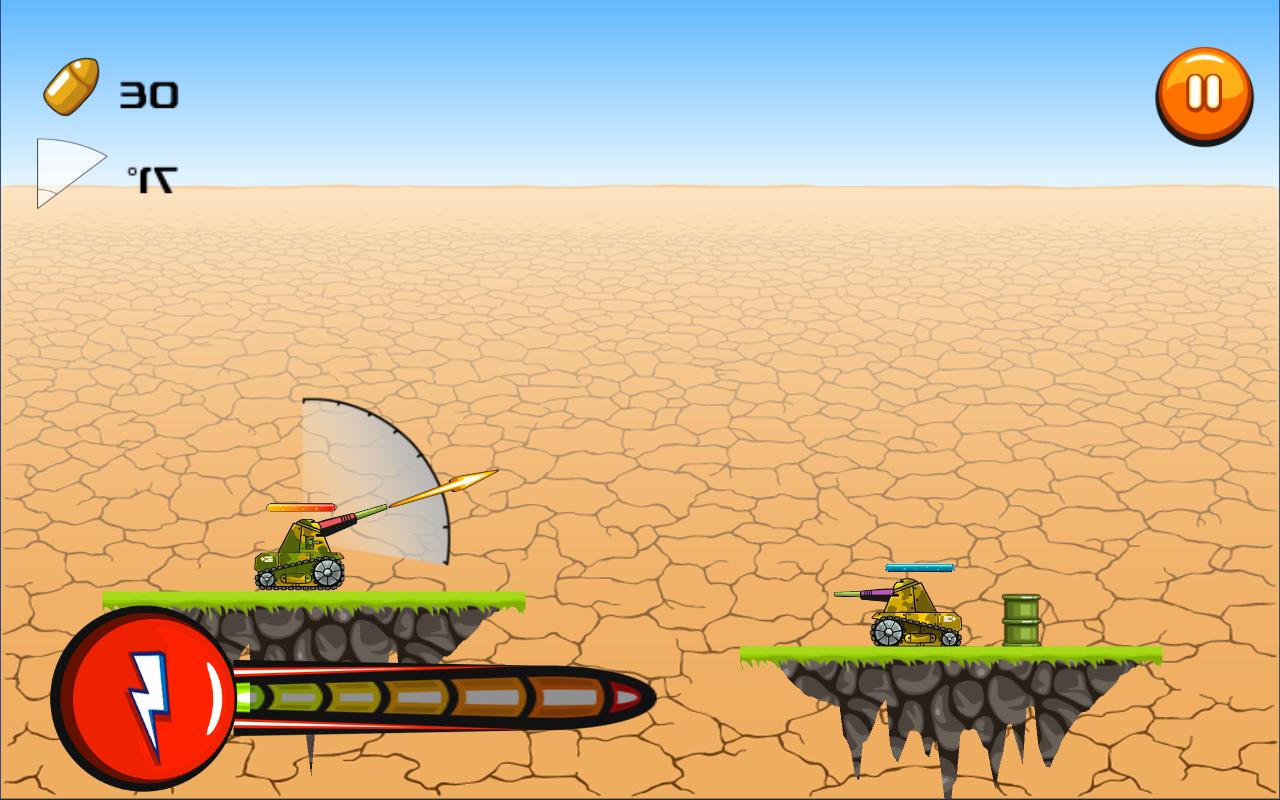
Task: Click the green explosive barrel
Action: click(1018, 622)
